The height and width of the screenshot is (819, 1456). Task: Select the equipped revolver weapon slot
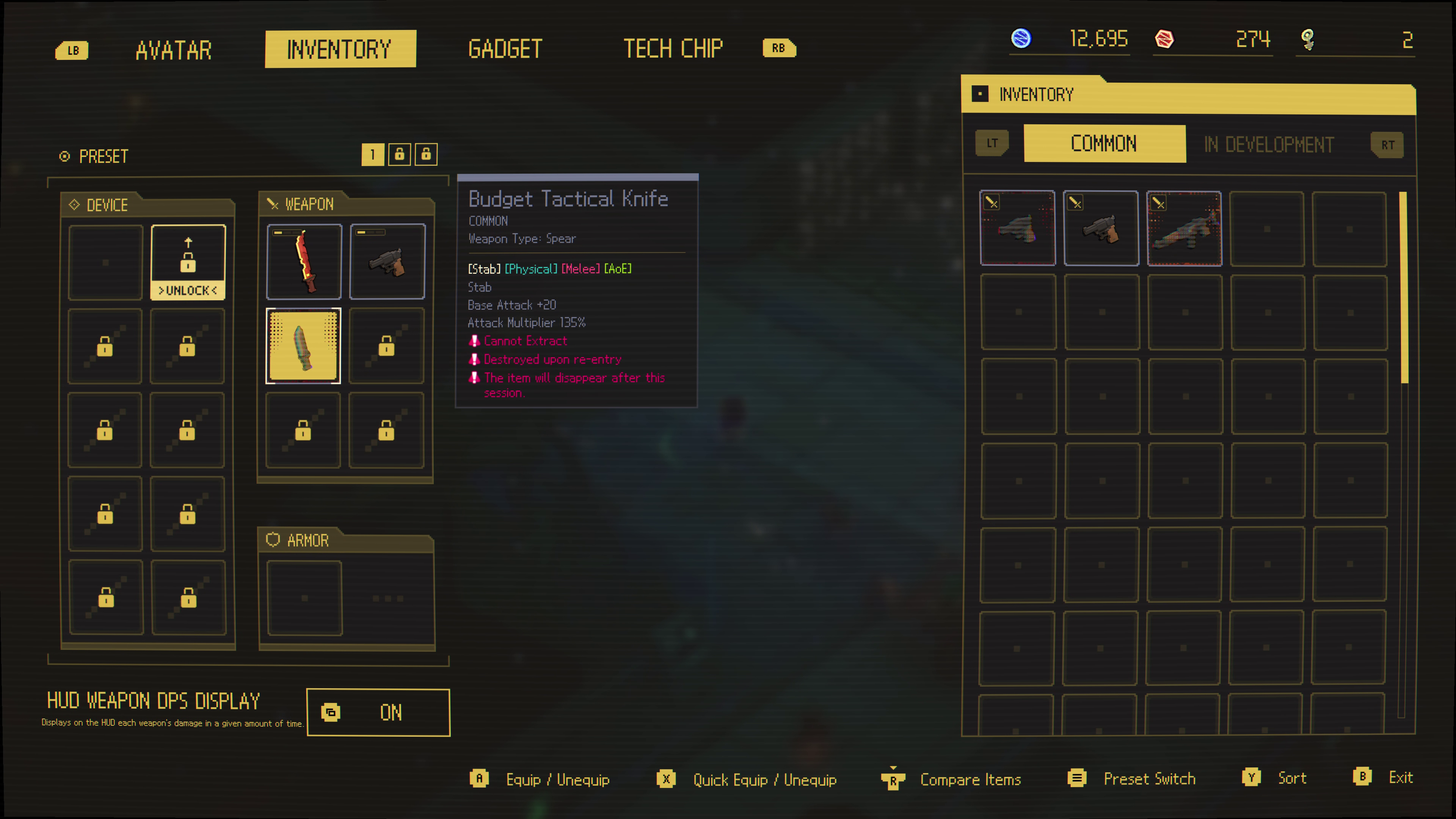pos(387,262)
